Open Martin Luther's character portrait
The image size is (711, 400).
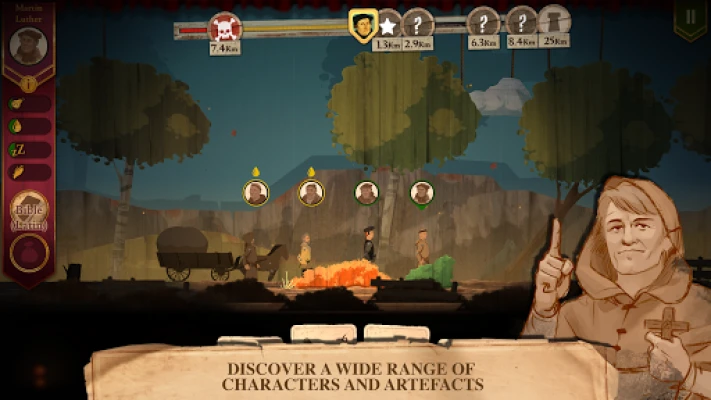pos(28,45)
